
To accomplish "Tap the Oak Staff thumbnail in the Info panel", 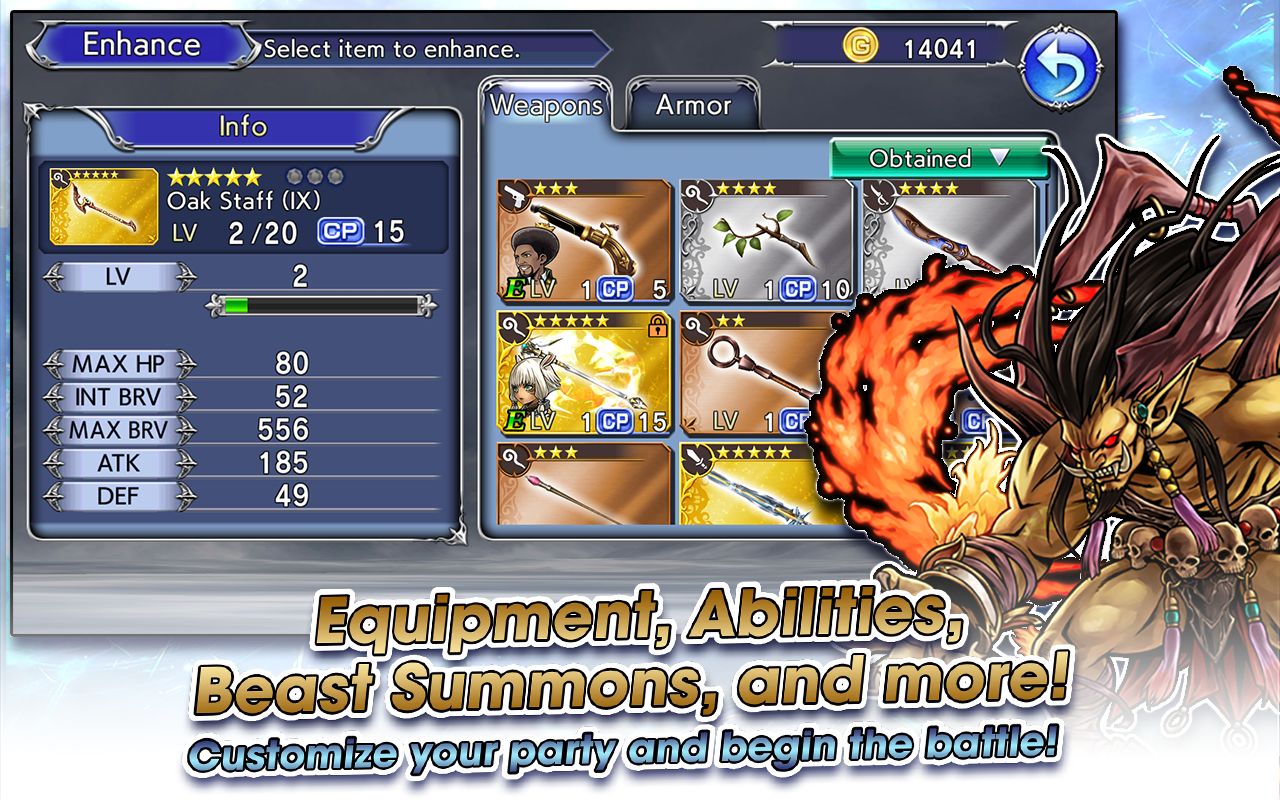I will pos(104,204).
